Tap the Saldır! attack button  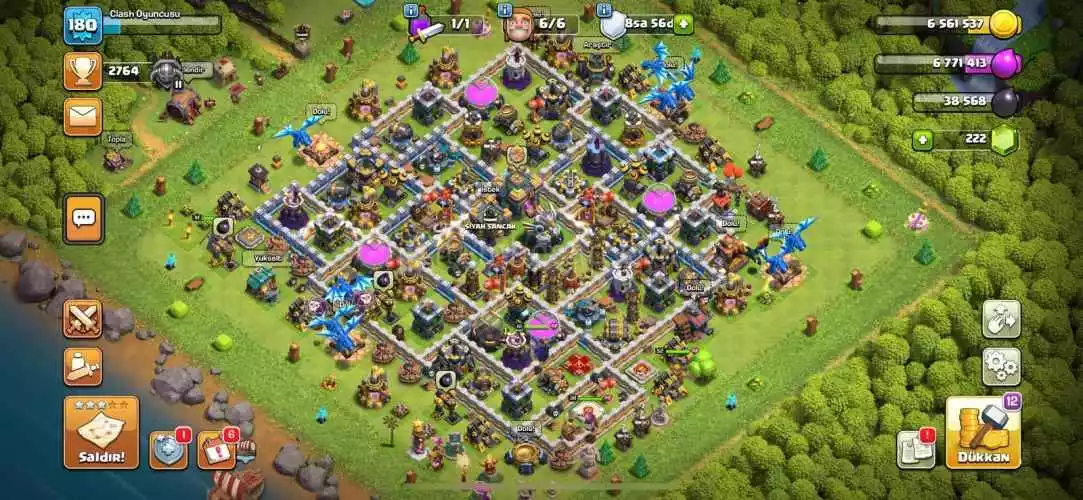tap(101, 432)
